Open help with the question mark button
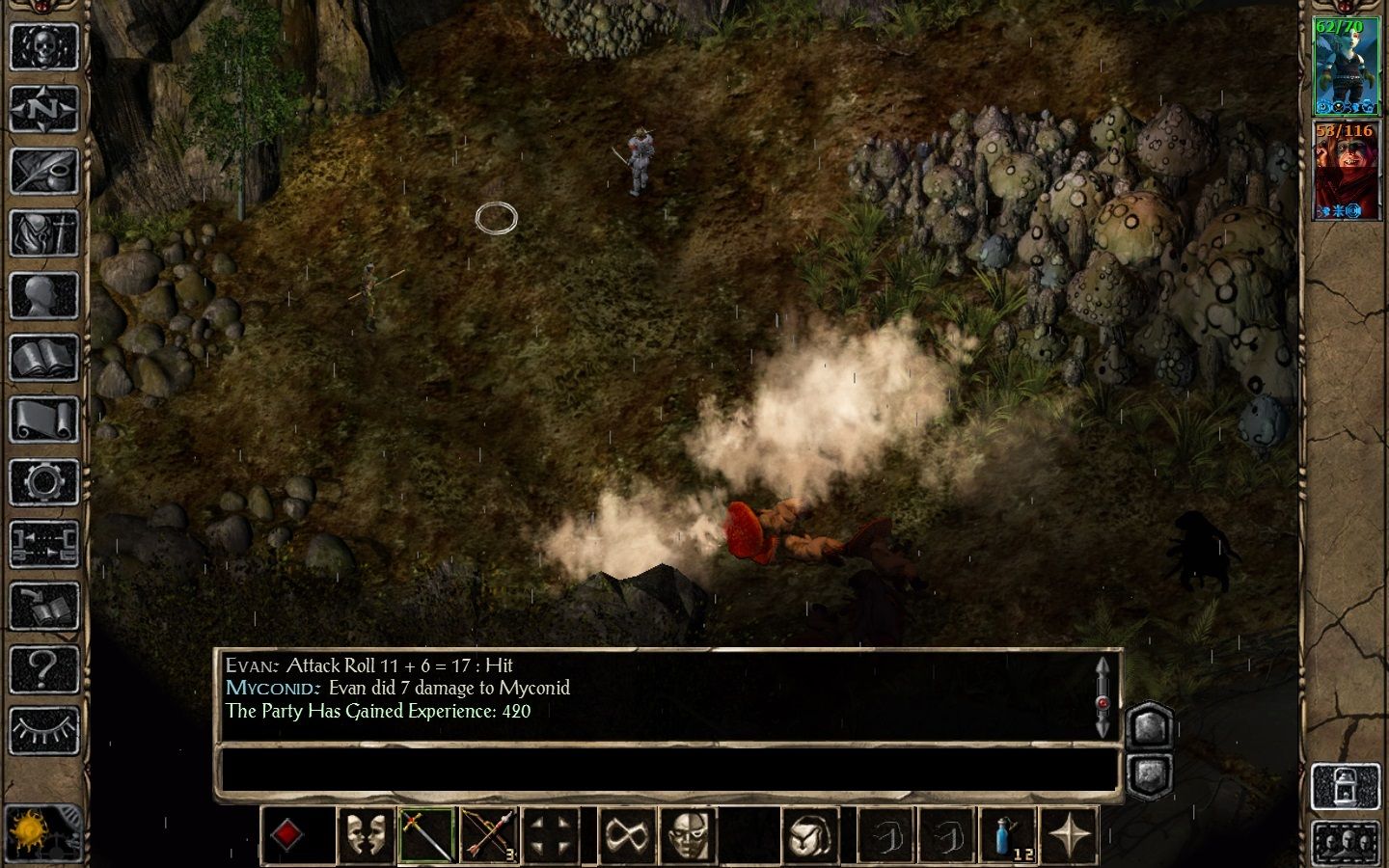This screenshot has width=1389, height=868. (43, 669)
